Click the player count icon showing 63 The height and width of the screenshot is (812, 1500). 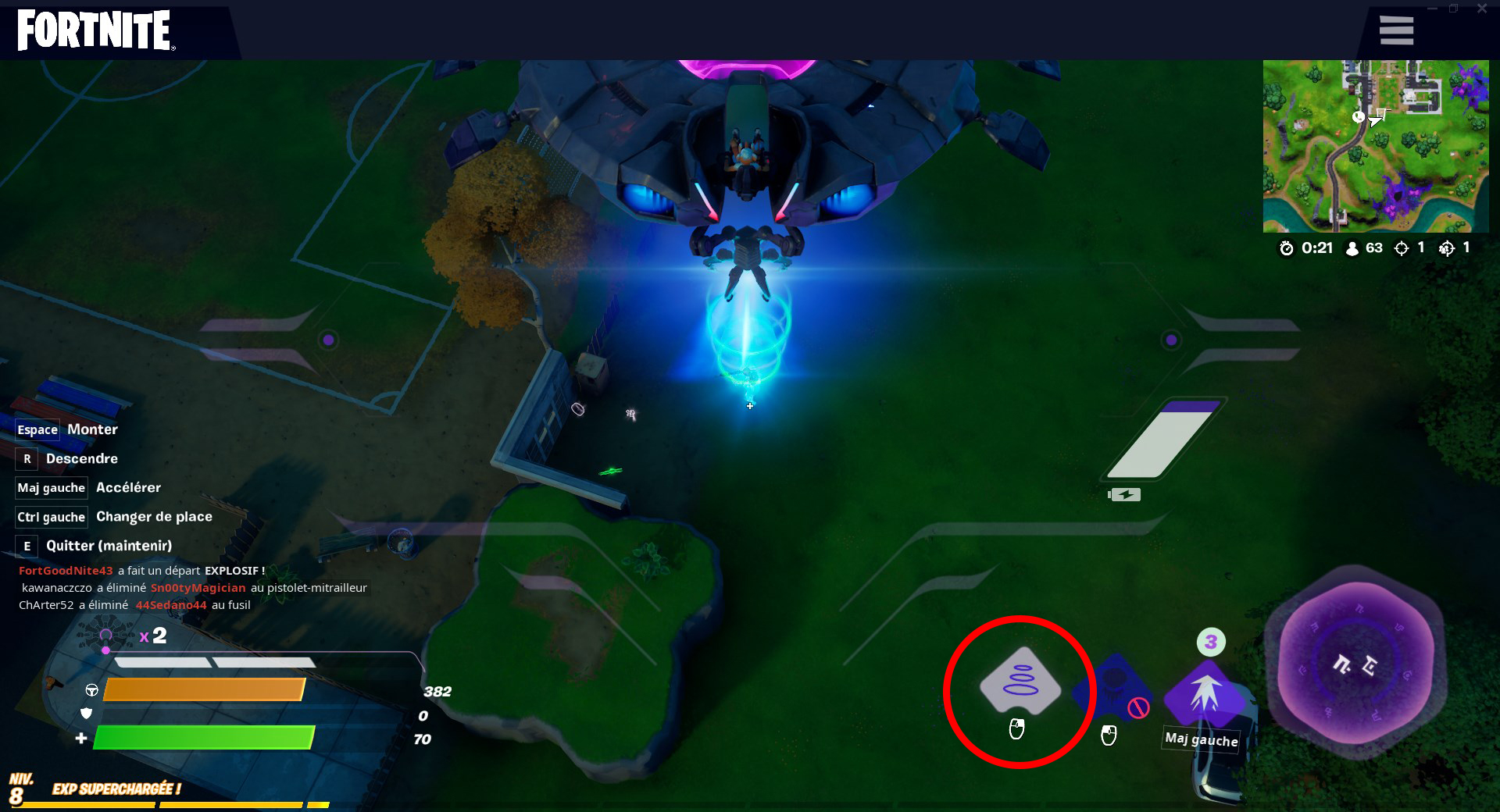1351,249
